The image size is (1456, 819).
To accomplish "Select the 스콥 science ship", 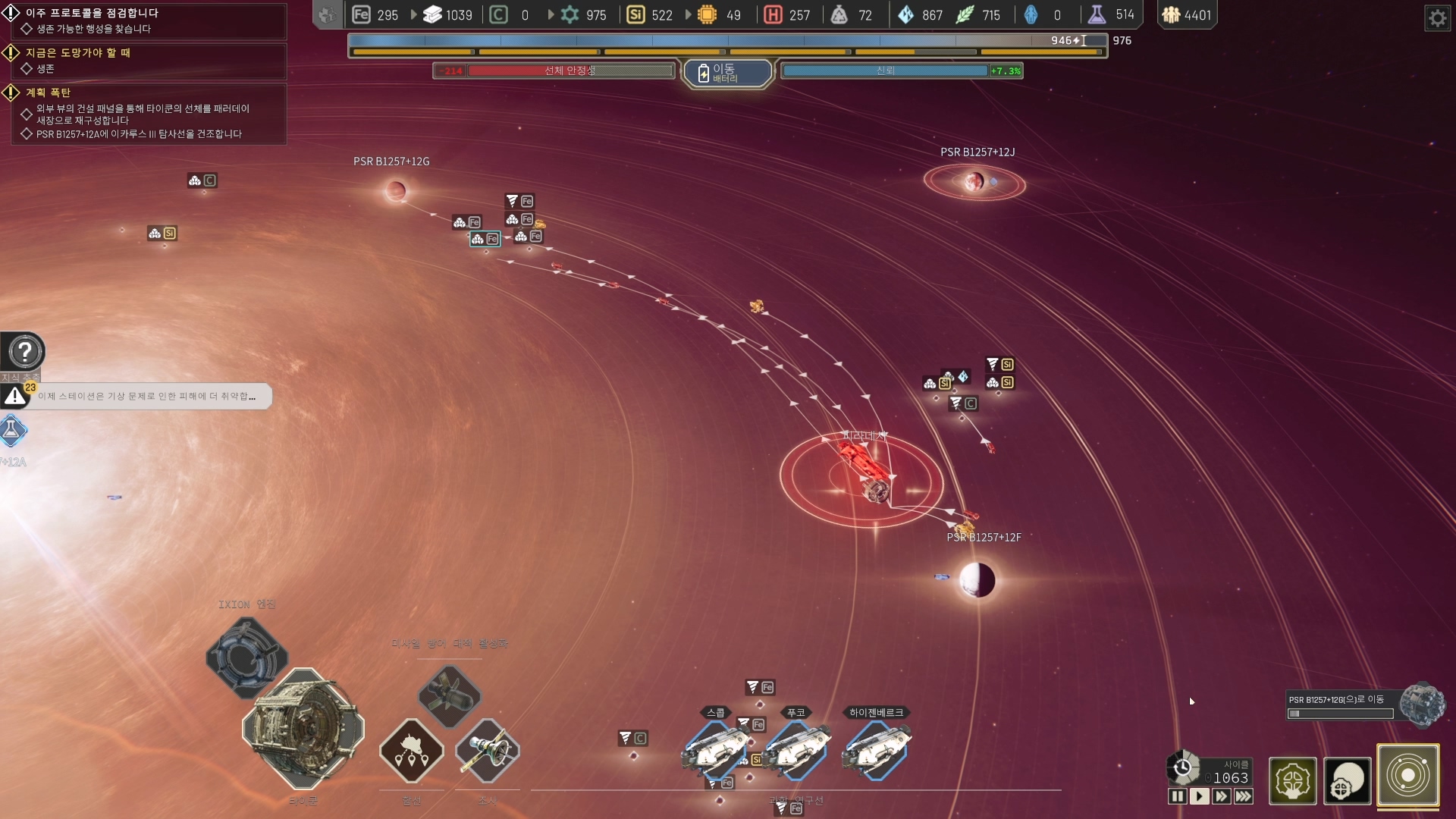I will coord(716,749).
